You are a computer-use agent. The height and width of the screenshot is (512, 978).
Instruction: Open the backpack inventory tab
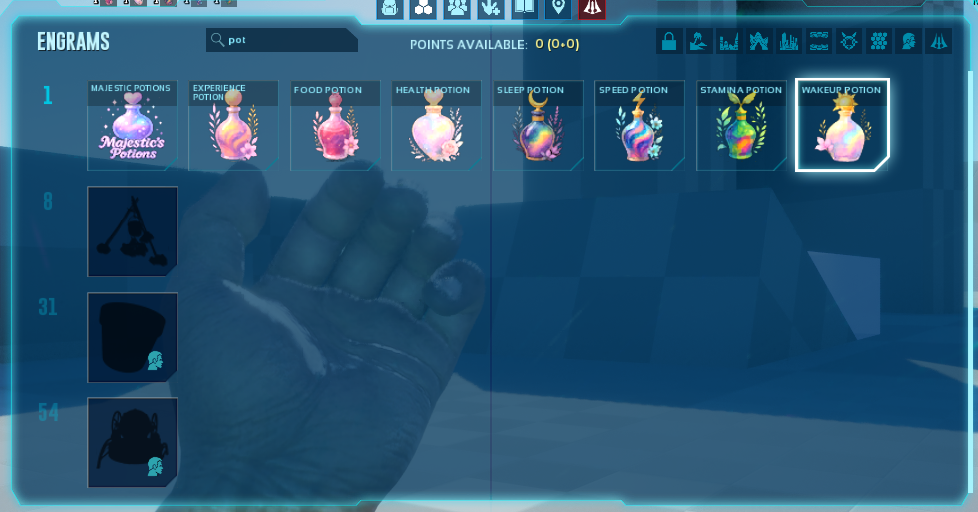[390, 8]
